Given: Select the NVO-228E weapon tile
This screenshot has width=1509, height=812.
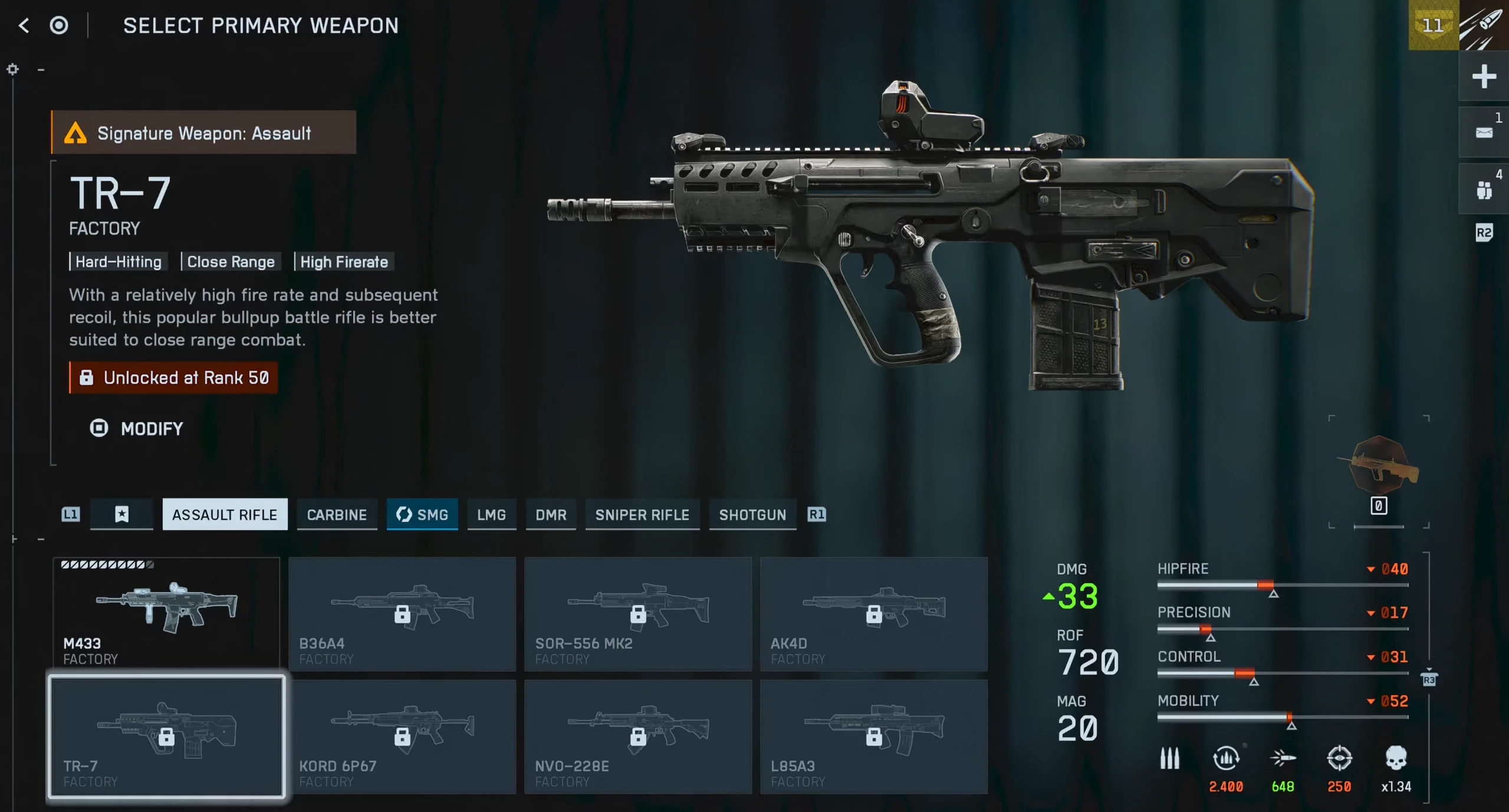Looking at the screenshot, I should (x=638, y=737).
